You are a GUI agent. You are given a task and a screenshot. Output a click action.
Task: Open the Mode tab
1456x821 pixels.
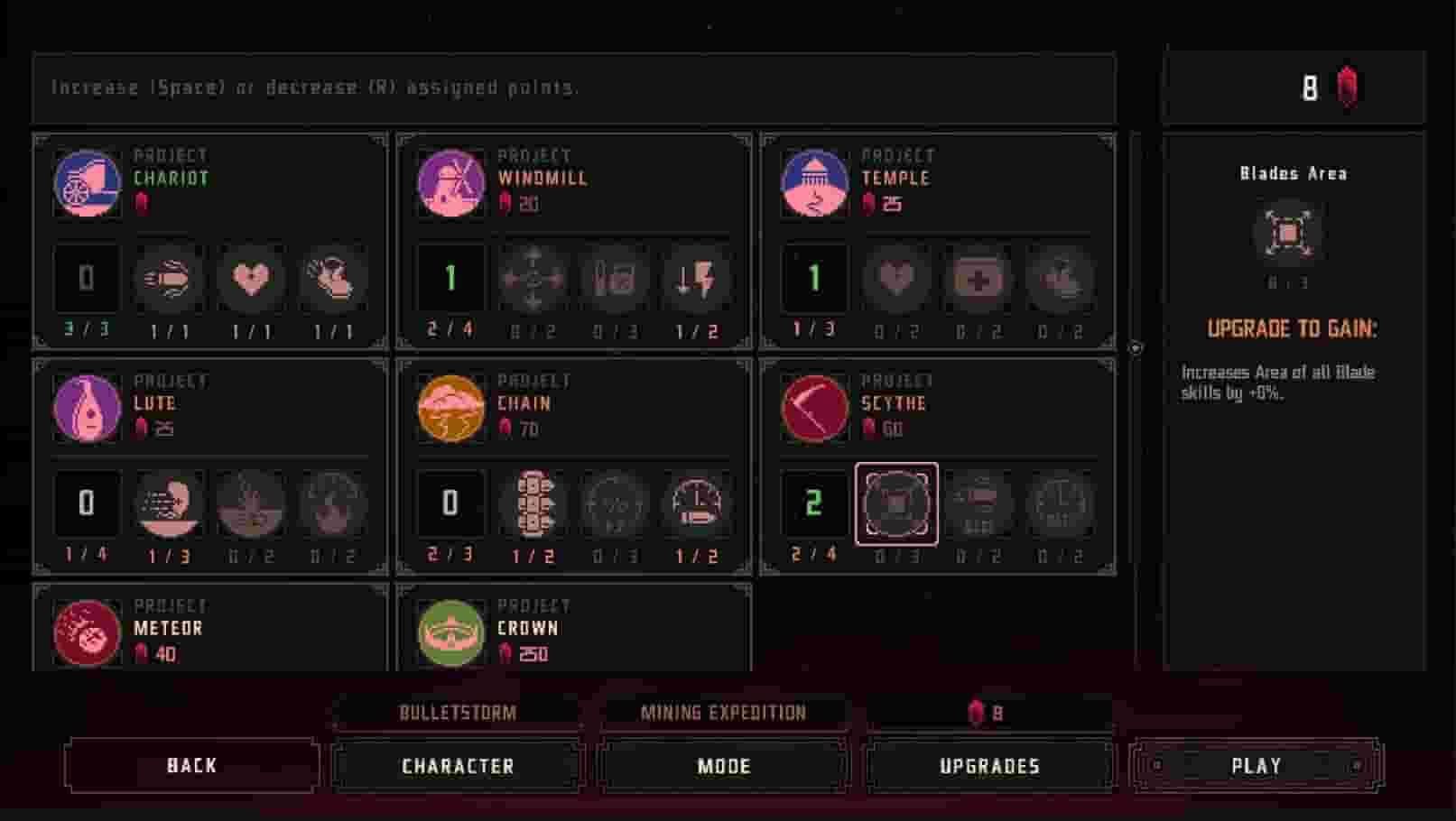click(723, 765)
